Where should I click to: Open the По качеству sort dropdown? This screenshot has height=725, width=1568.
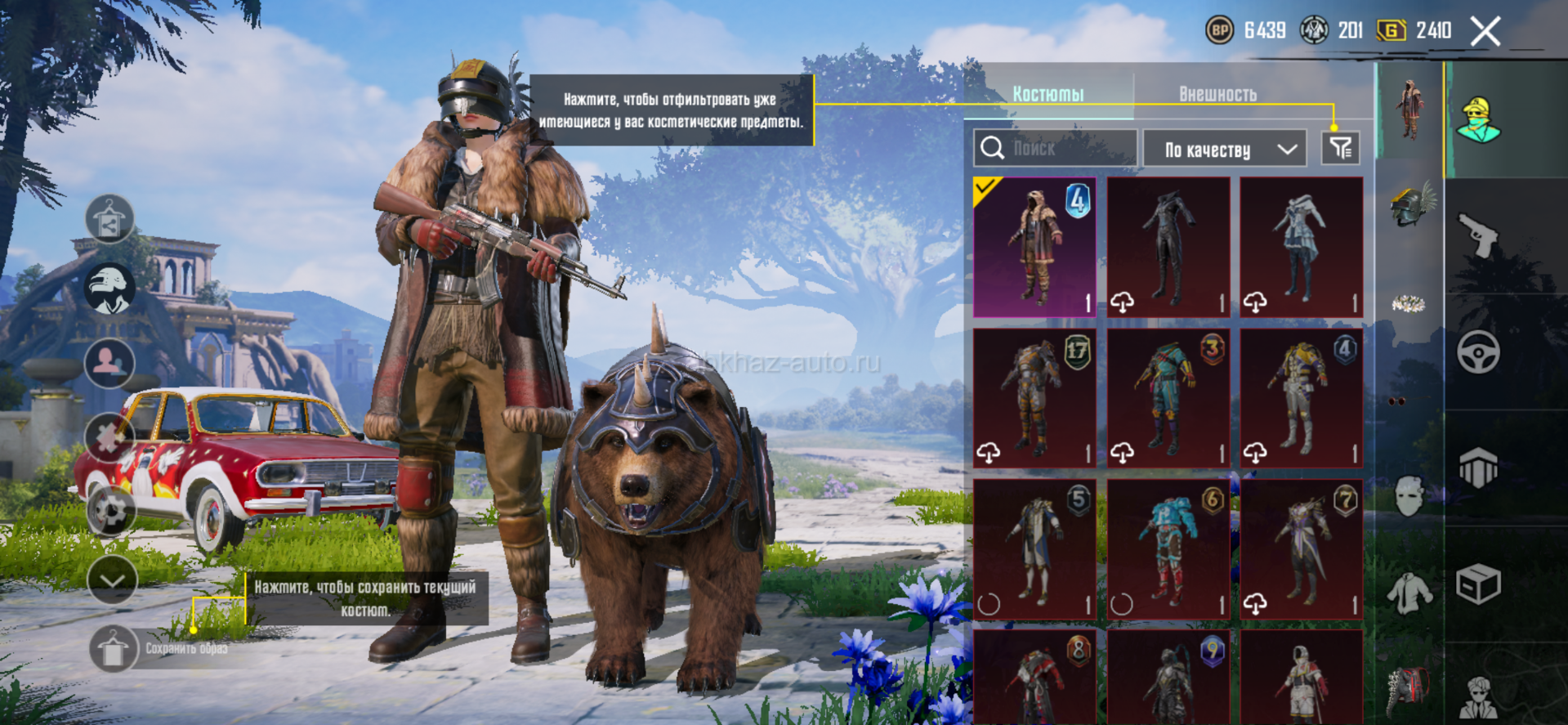click(1227, 150)
